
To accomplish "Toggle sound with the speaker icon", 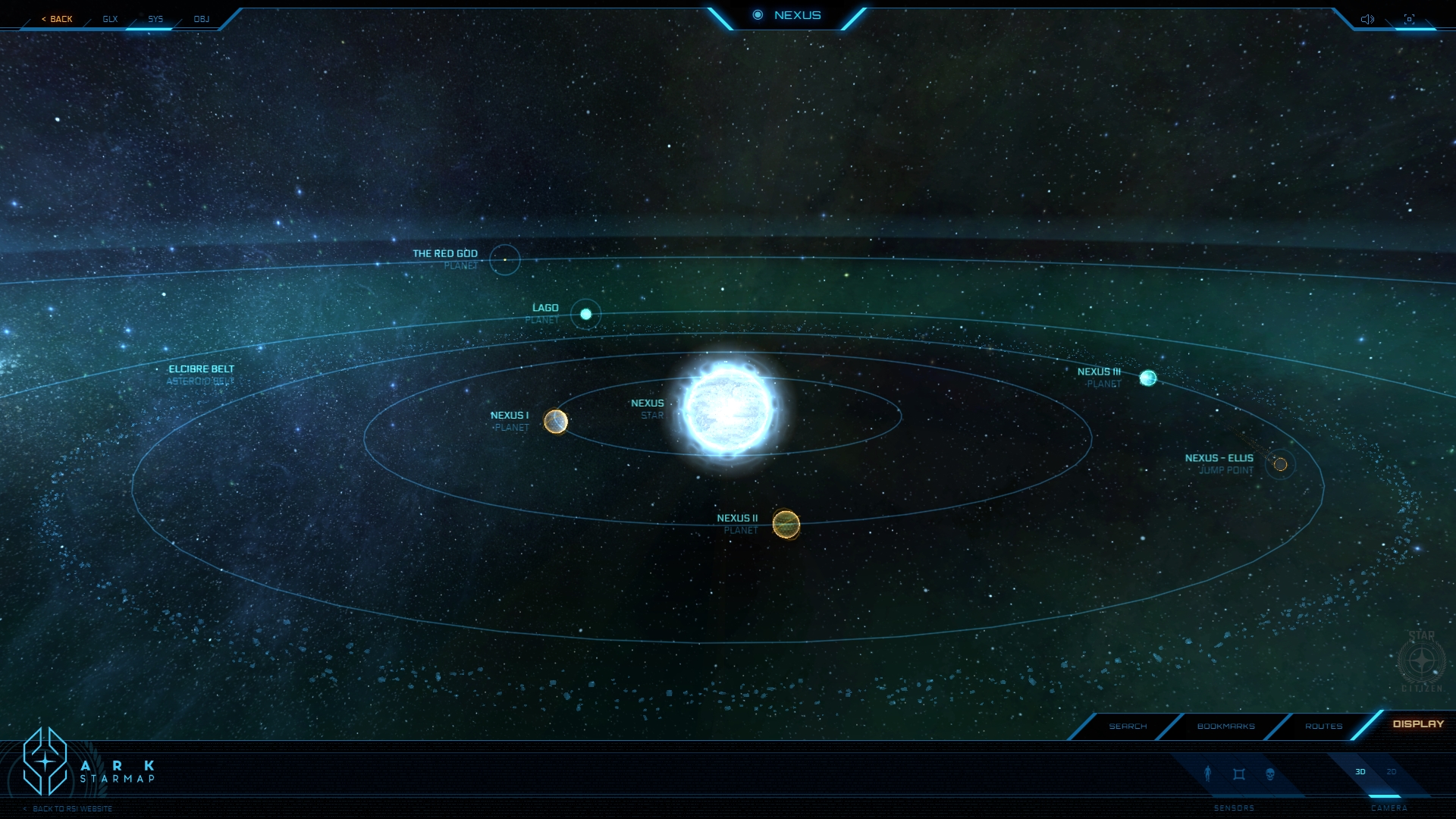I will pyautogui.click(x=1367, y=19).
